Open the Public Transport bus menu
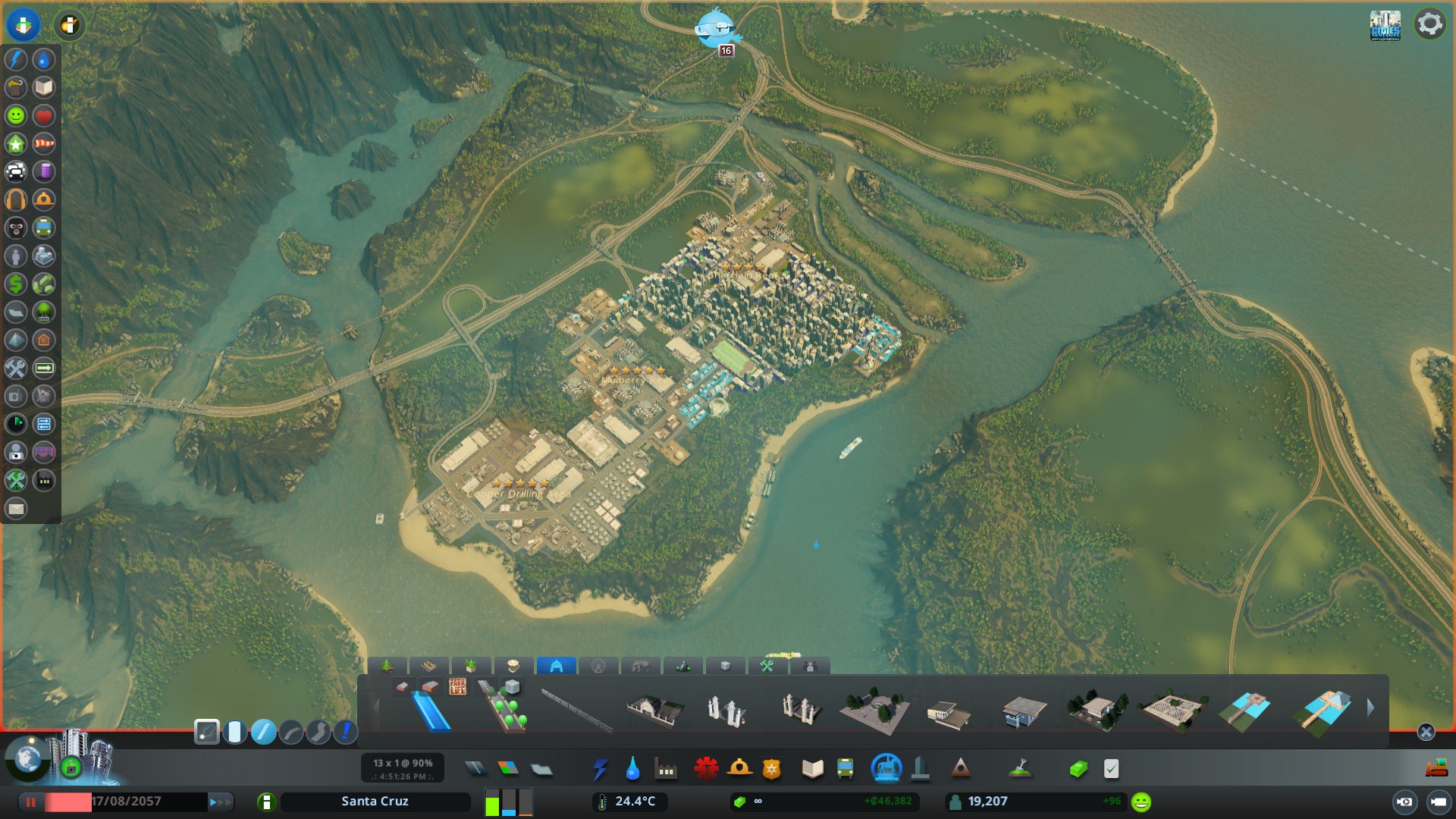This screenshot has width=1456, height=819. pyautogui.click(x=845, y=769)
